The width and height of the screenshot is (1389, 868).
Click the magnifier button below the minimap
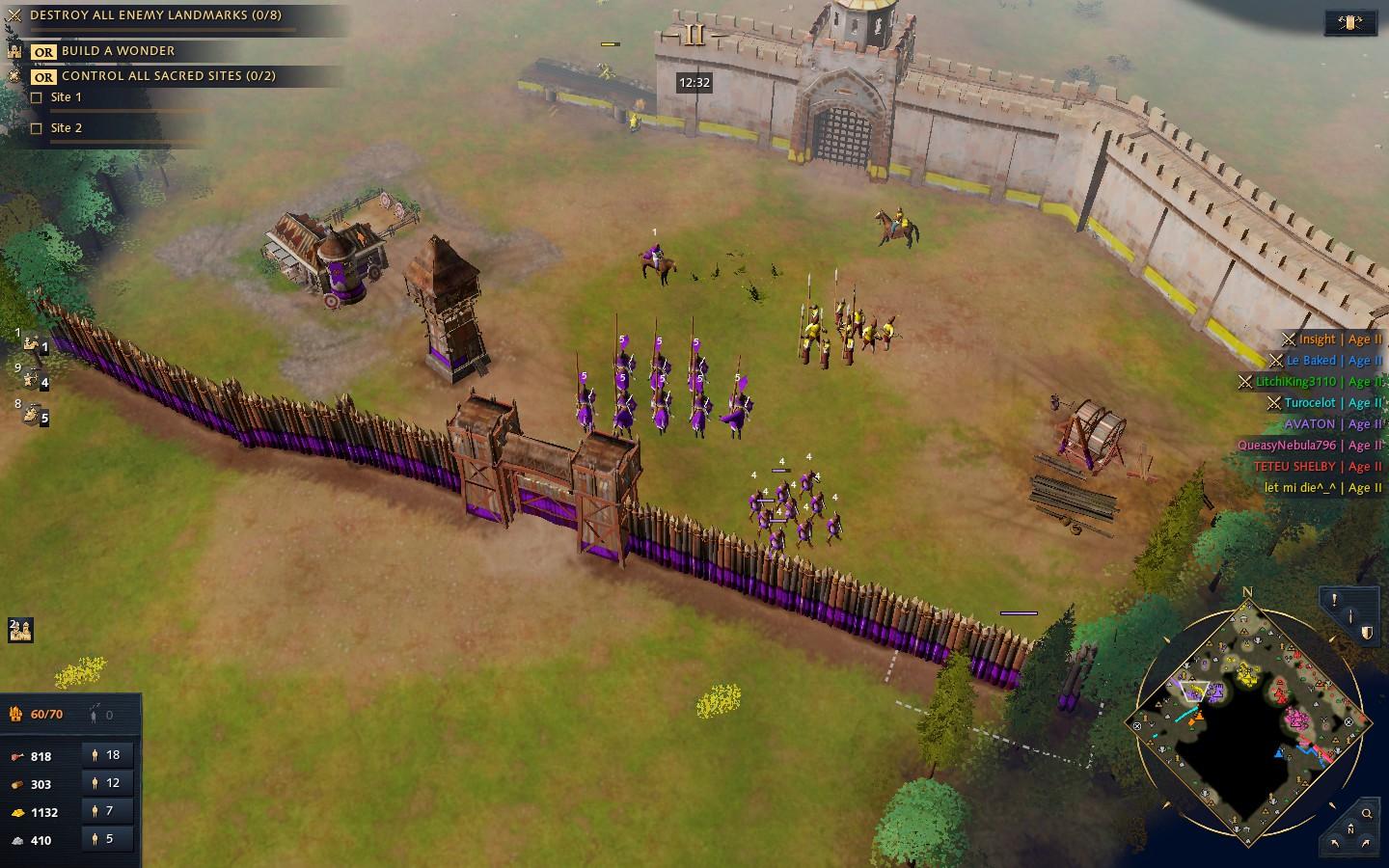pos(1366,813)
